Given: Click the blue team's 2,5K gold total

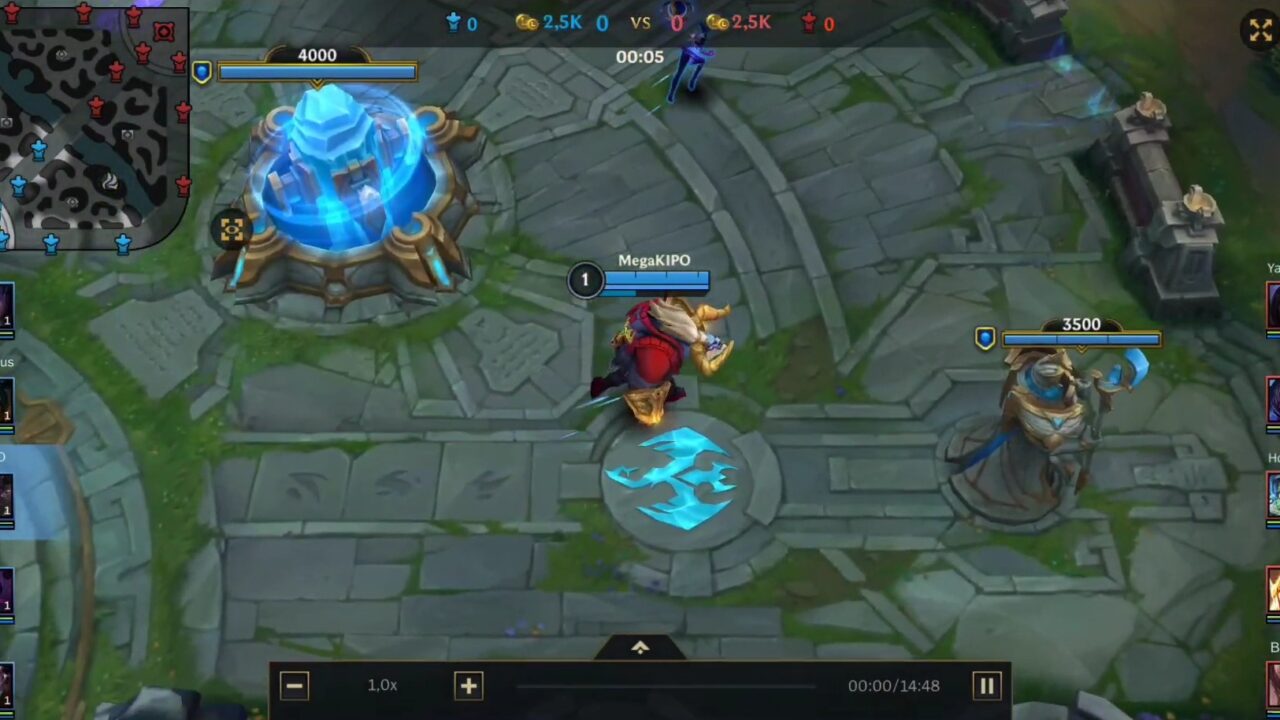Looking at the screenshot, I should [563, 22].
